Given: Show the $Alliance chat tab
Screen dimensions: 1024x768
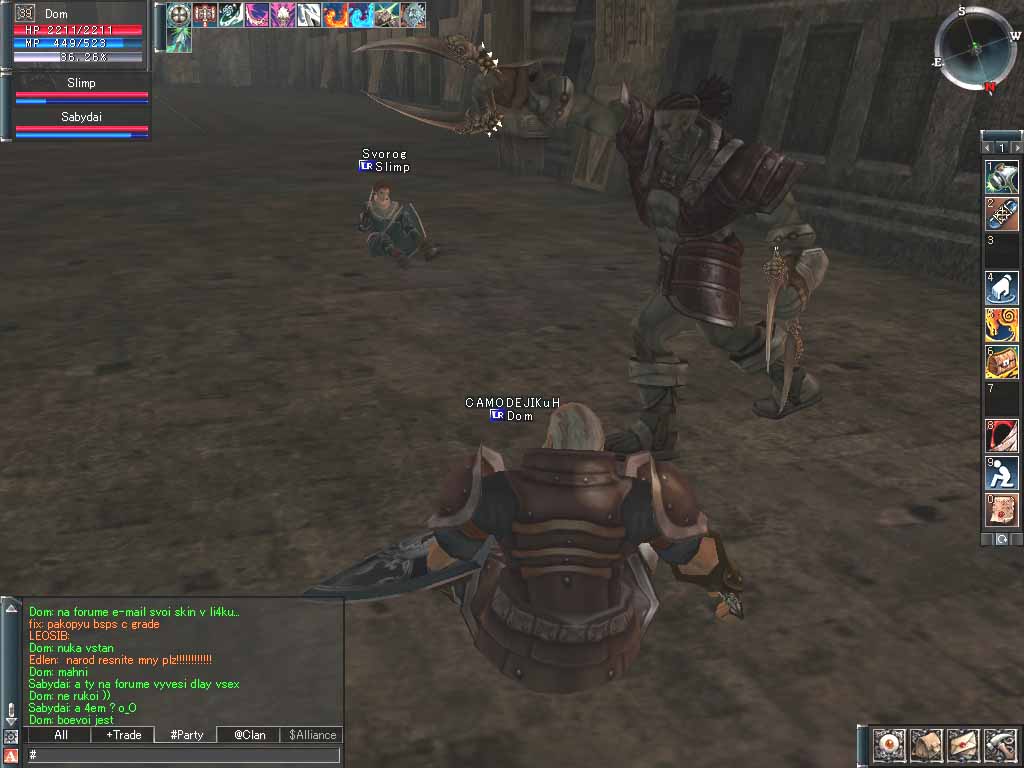Looking at the screenshot, I should point(312,735).
